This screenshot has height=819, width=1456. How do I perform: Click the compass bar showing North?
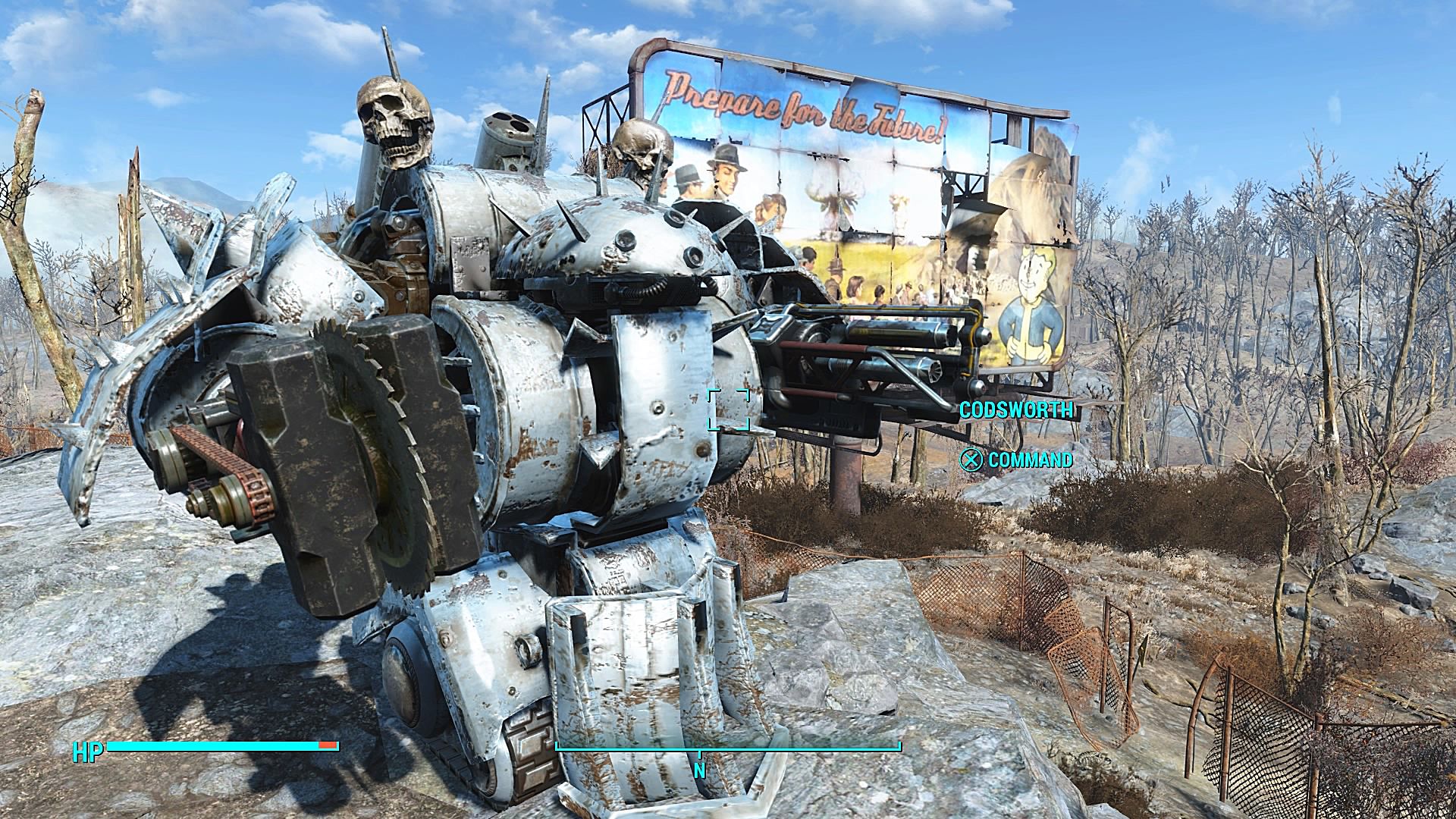(x=728, y=750)
